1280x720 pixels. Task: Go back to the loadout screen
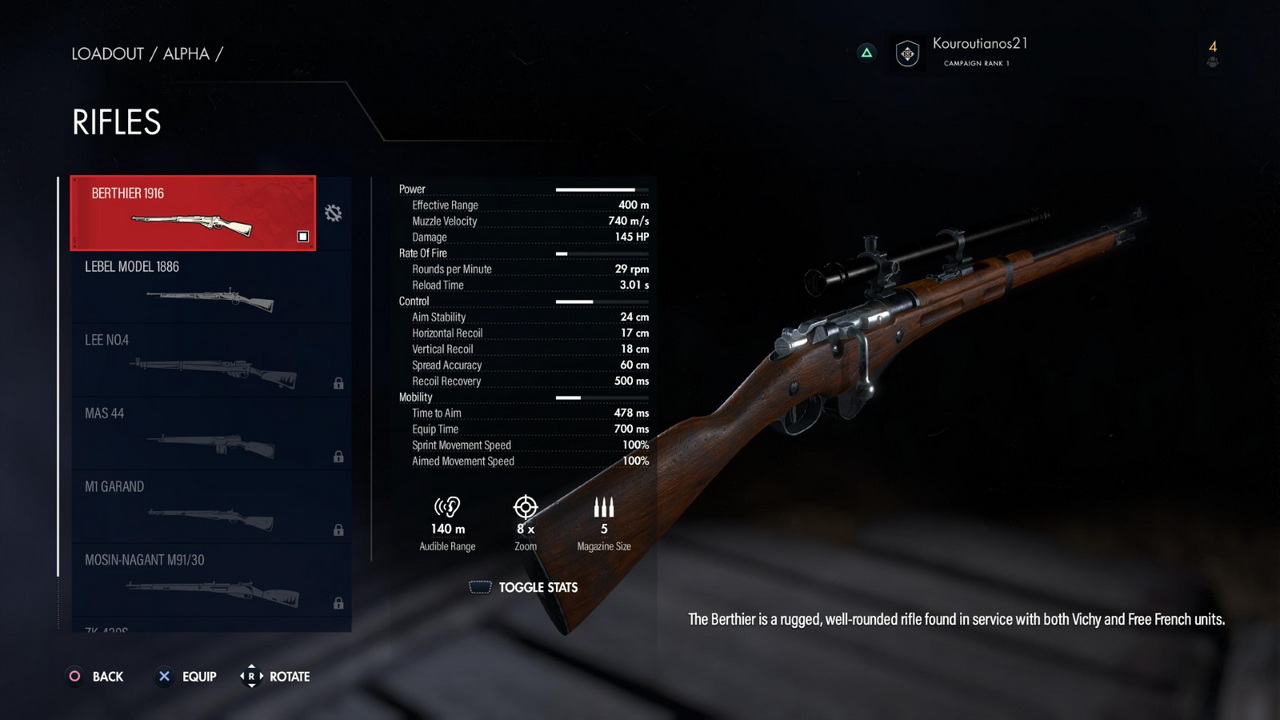[95, 677]
